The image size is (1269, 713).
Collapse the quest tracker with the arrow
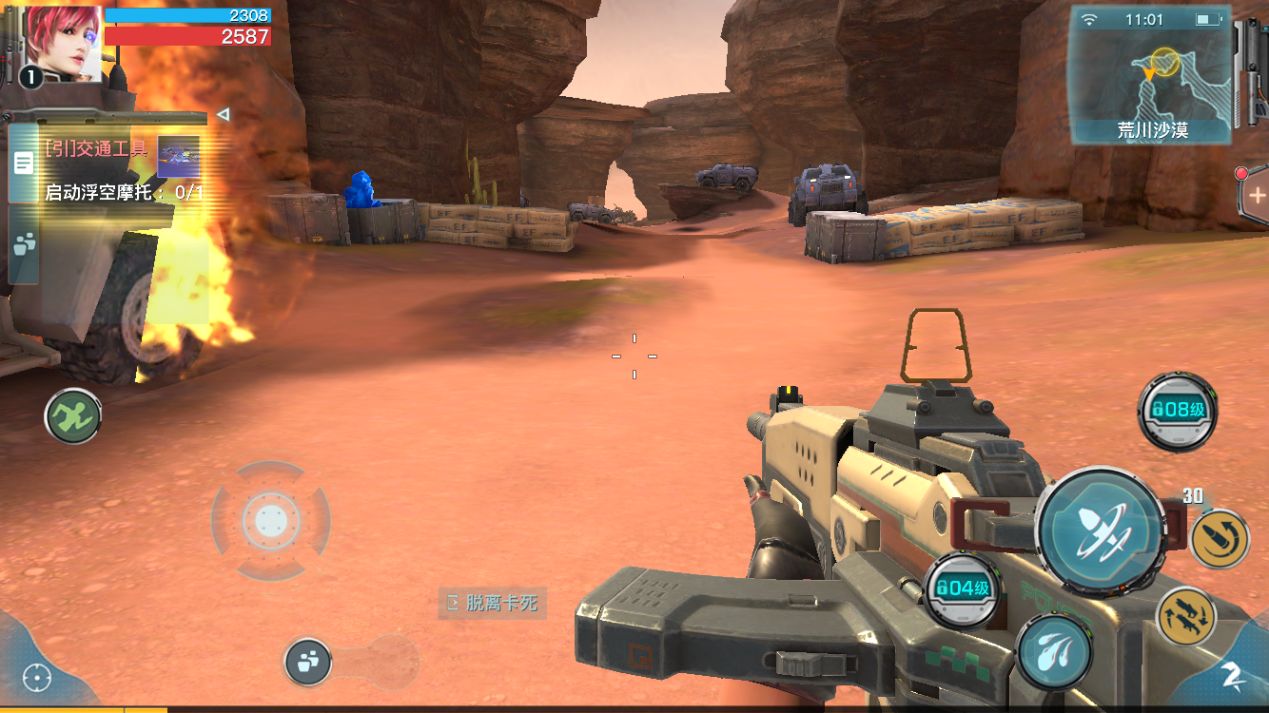tap(223, 115)
